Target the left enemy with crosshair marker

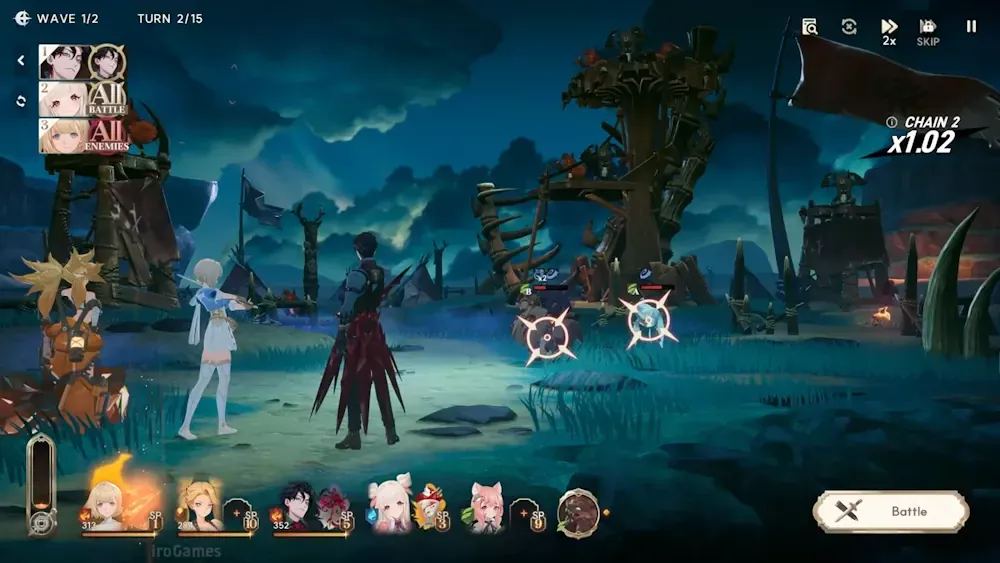tap(548, 336)
